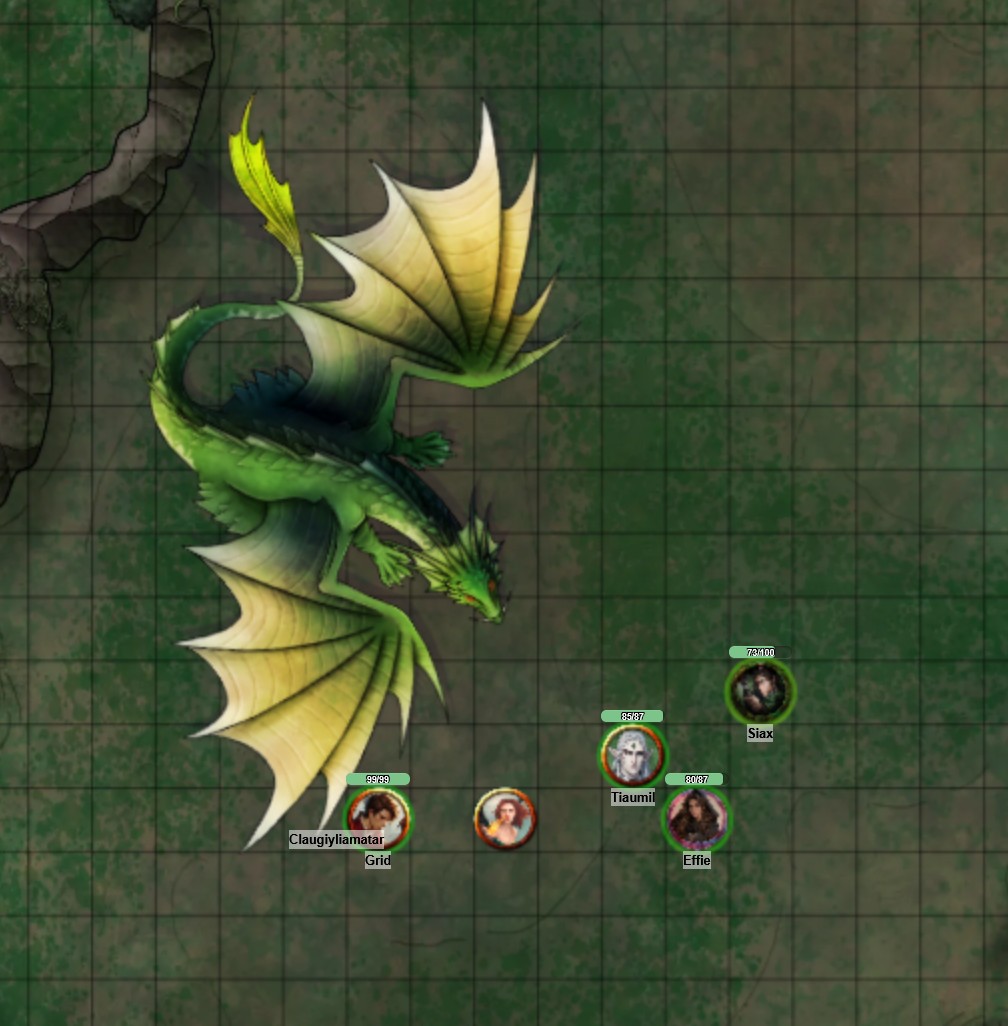Image resolution: width=1008 pixels, height=1026 pixels.
Task: Select the Tiaumil character token
Action: (x=632, y=755)
